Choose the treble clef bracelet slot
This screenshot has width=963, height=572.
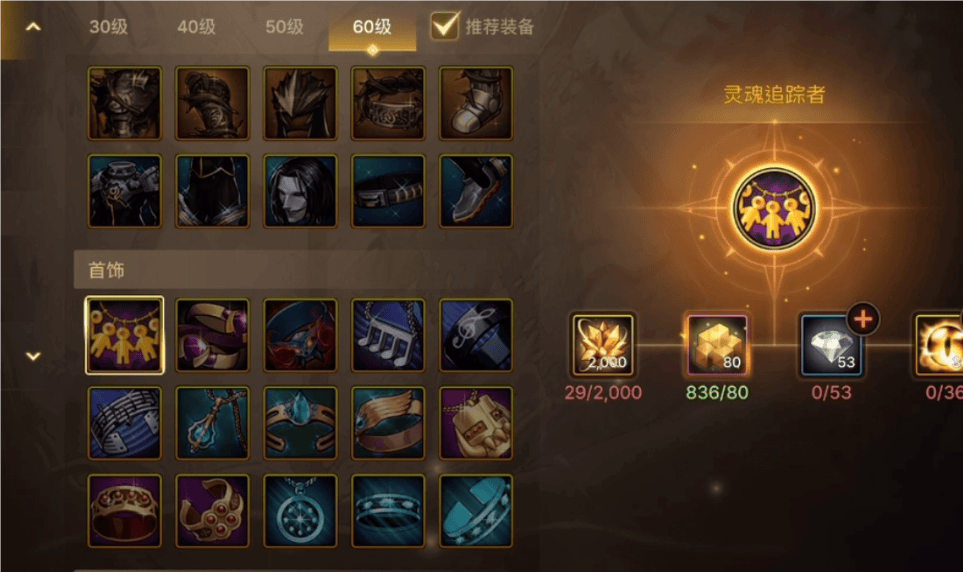[476, 336]
